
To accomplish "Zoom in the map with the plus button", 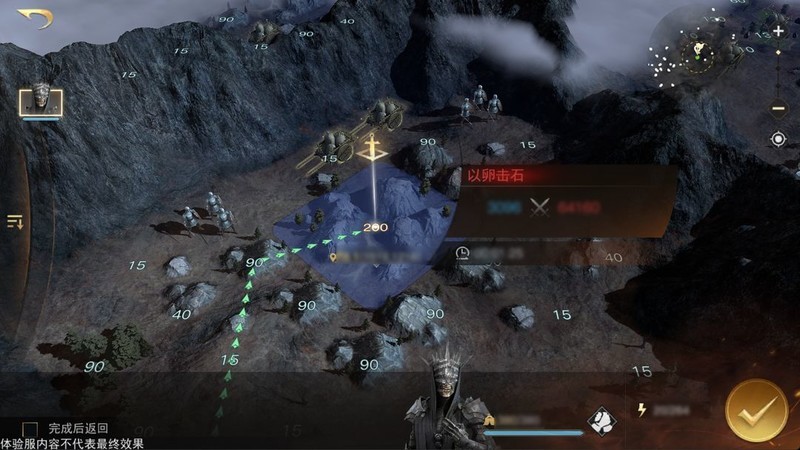I will pyautogui.click(x=778, y=32).
